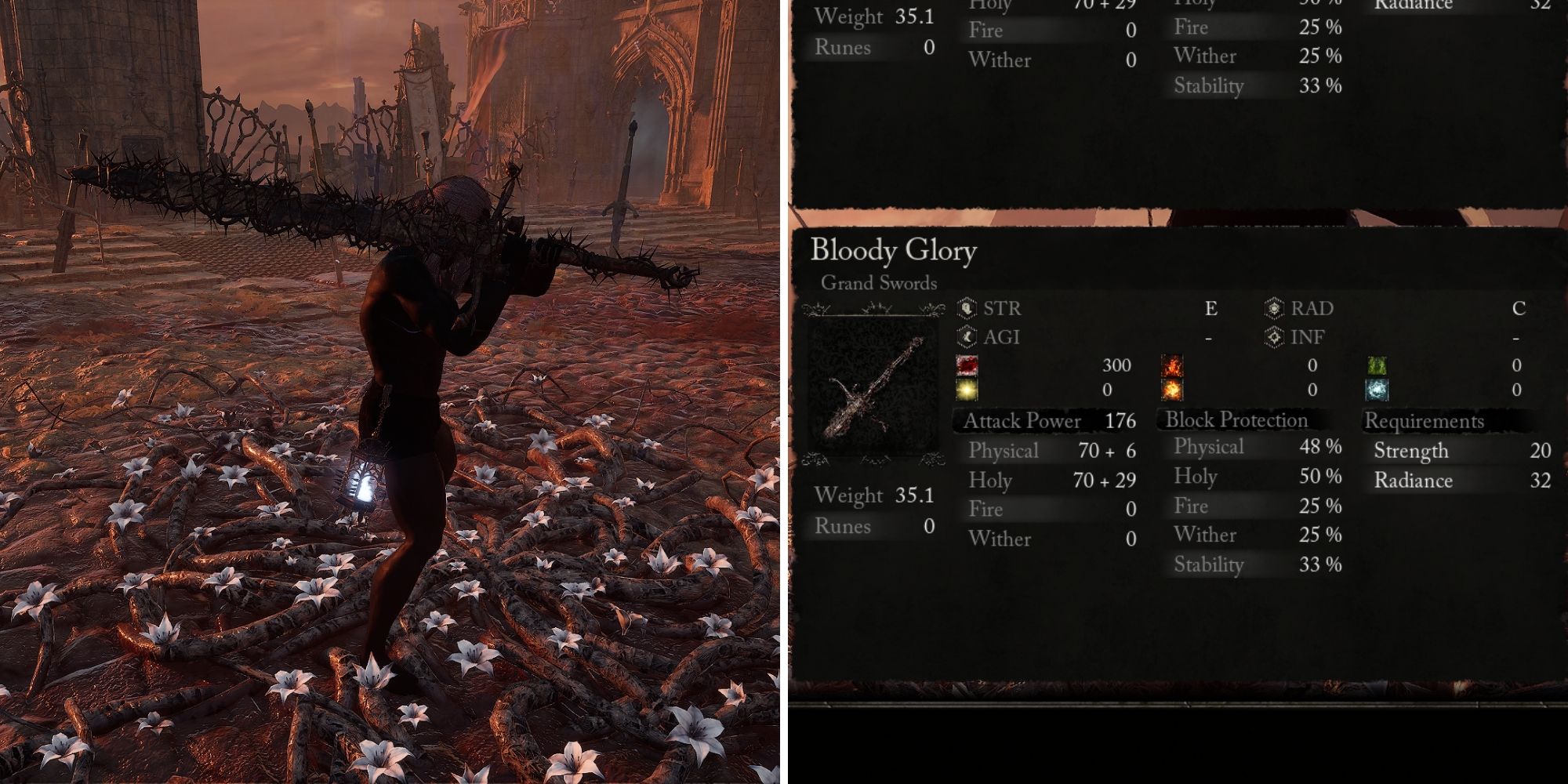Open the Grand Swords category label
The height and width of the screenshot is (784, 1568).
878,284
